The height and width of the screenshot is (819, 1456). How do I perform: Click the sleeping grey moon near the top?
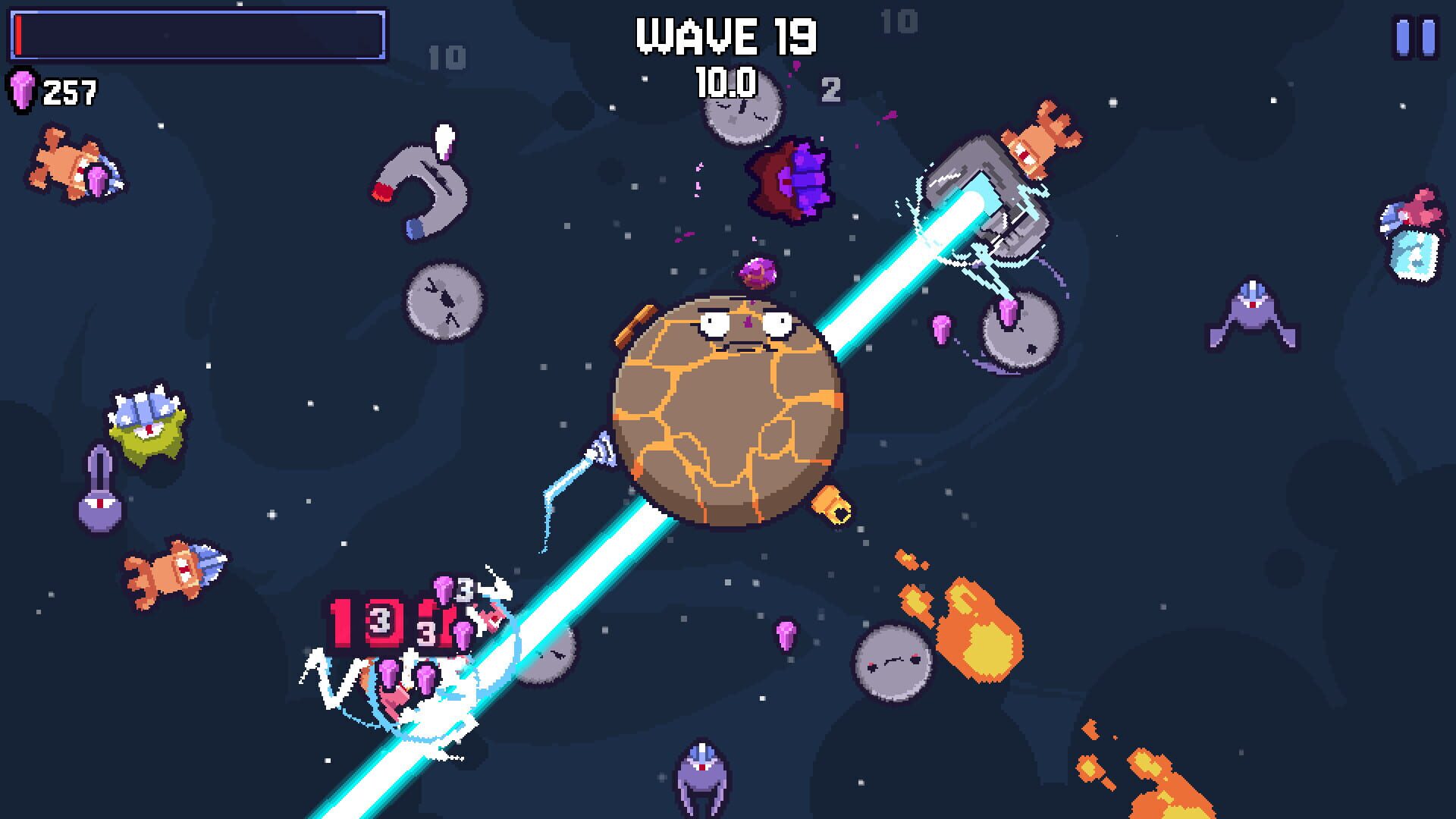(x=743, y=114)
